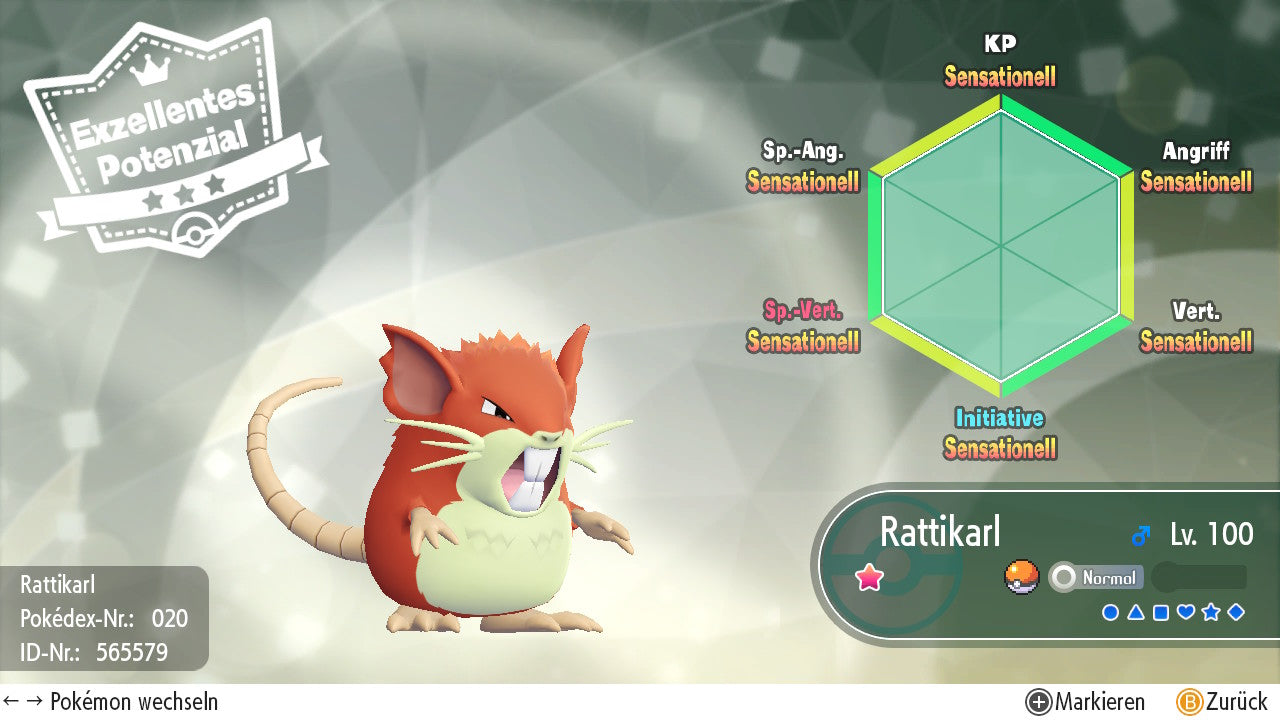Viewport: 1280px width, 720px height.
Task: Toggle the circle marking
Action: 1110,613
